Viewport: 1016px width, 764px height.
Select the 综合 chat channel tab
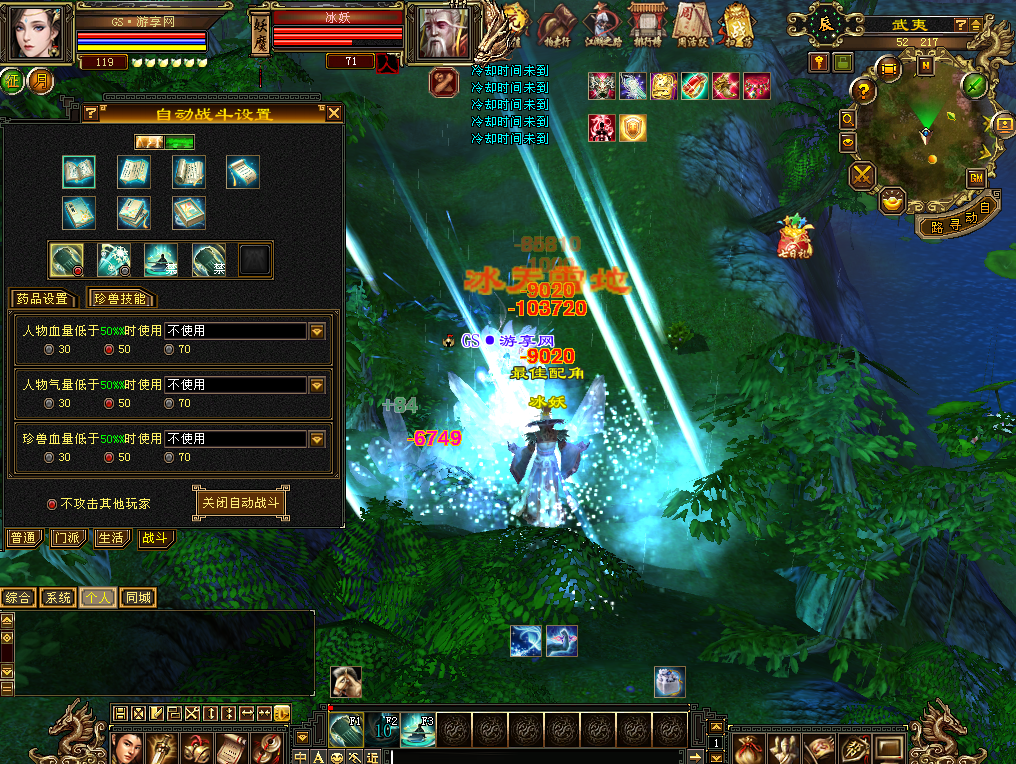pos(18,598)
